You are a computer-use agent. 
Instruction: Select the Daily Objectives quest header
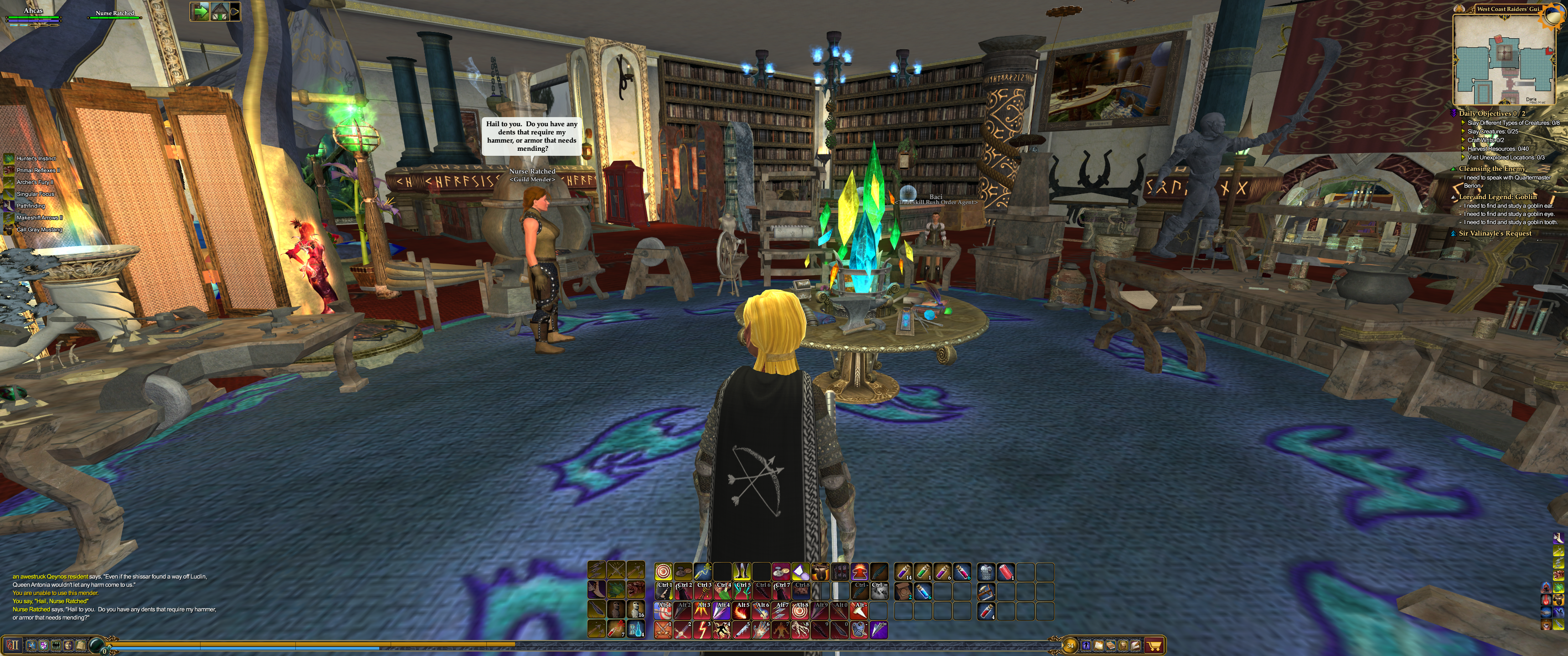coord(1491,113)
